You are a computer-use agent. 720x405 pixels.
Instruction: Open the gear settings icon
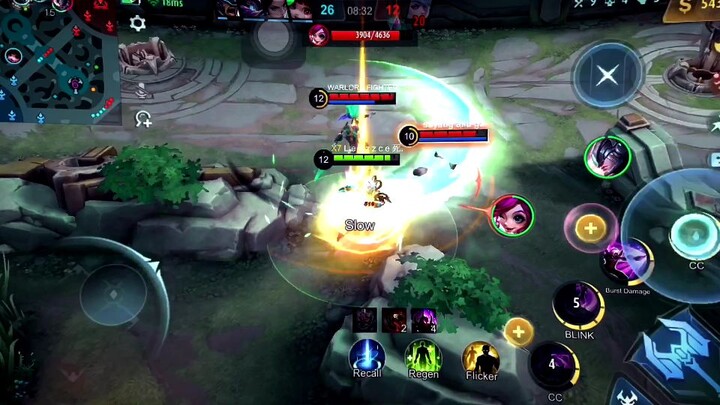click(x=138, y=24)
